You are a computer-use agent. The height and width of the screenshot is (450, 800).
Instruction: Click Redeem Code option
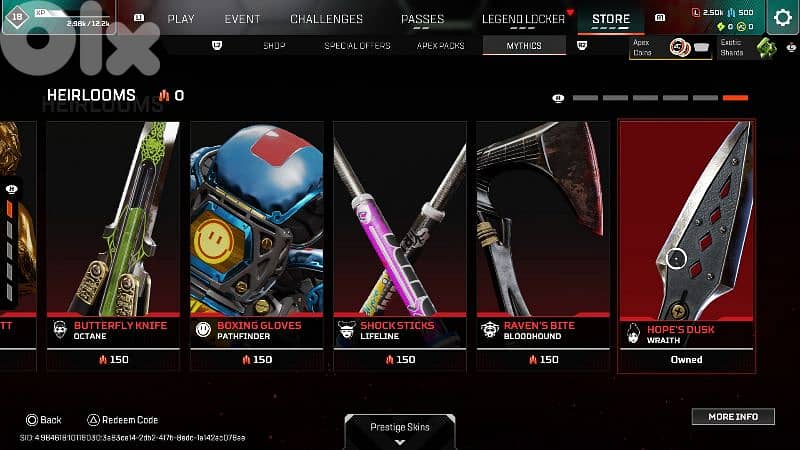click(x=124, y=420)
